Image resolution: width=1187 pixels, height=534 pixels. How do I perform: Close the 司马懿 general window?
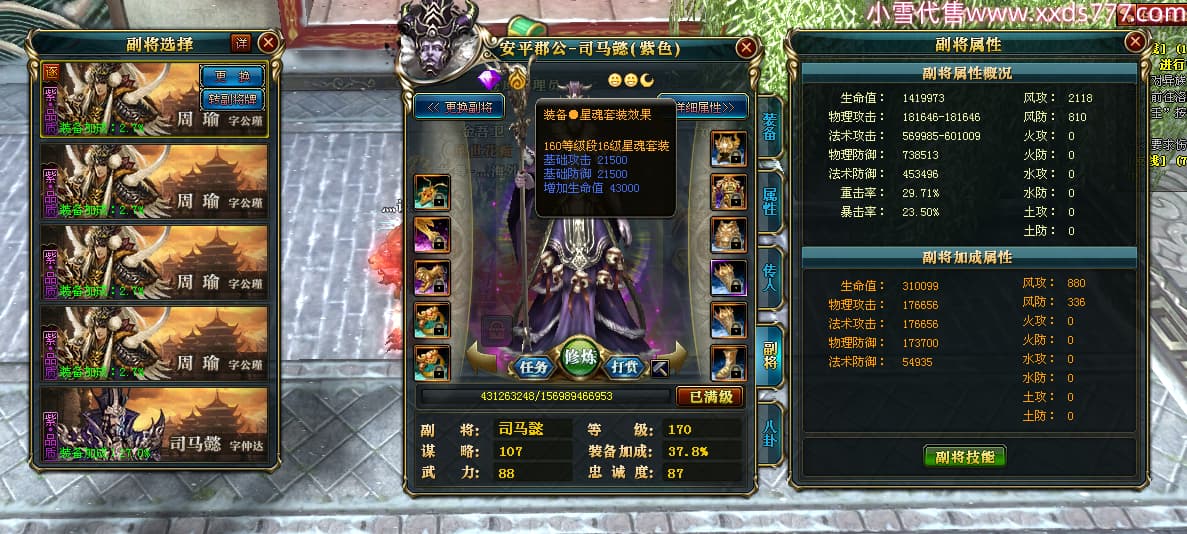click(x=745, y=47)
